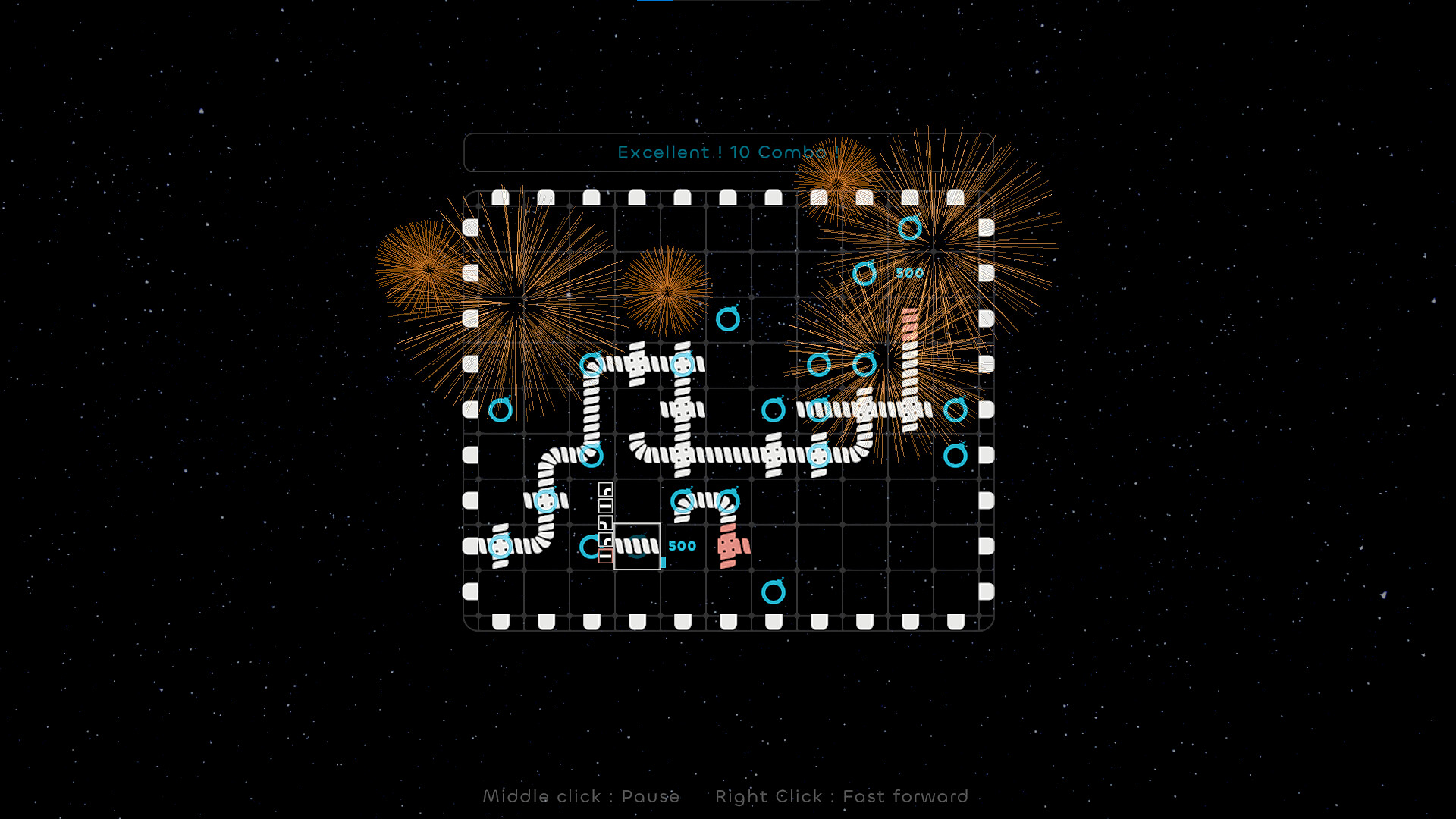The image size is (1456, 819).
Task: Select the highlighted horizontal fuse piece
Action: click(x=637, y=546)
